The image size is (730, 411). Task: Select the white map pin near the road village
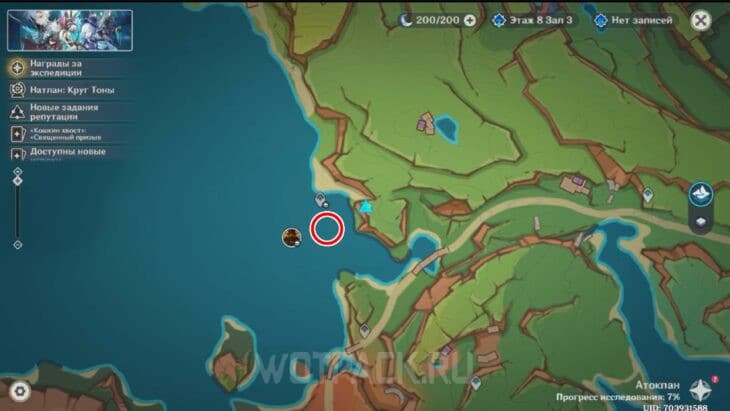pyautogui.click(x=648, y=195)
